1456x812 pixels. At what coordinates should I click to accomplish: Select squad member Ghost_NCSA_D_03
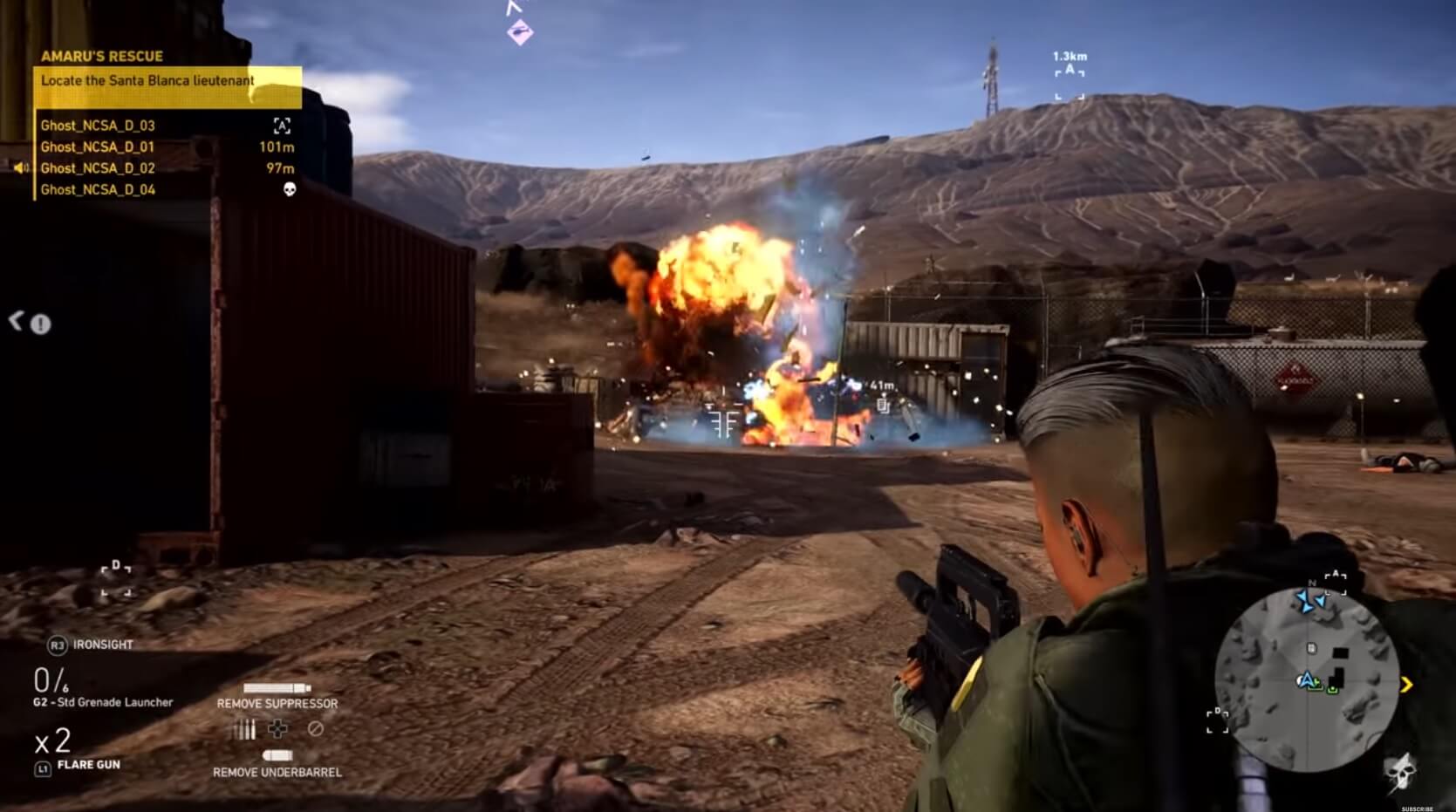[x=98, y=126]
